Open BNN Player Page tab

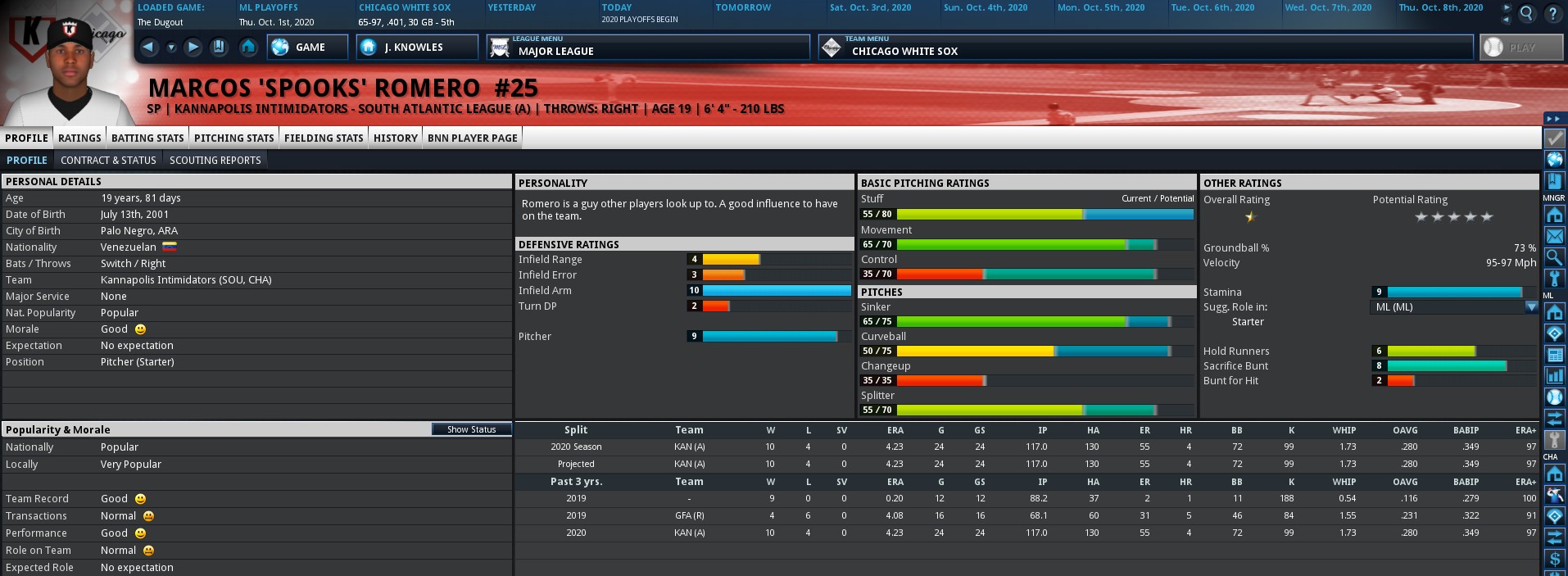(472, 138)
